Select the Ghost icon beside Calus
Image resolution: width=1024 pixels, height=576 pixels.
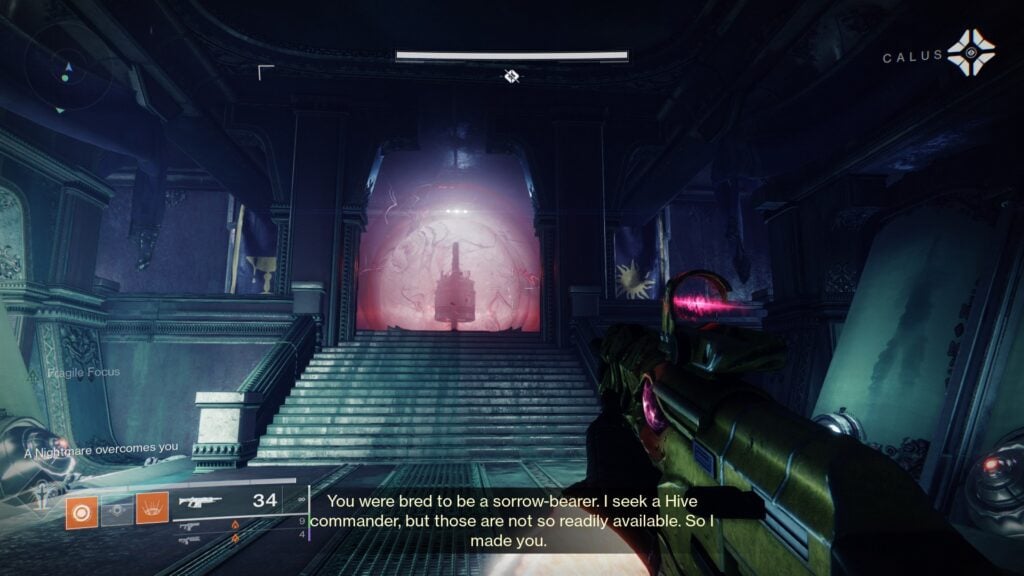(x=970, y=52)
